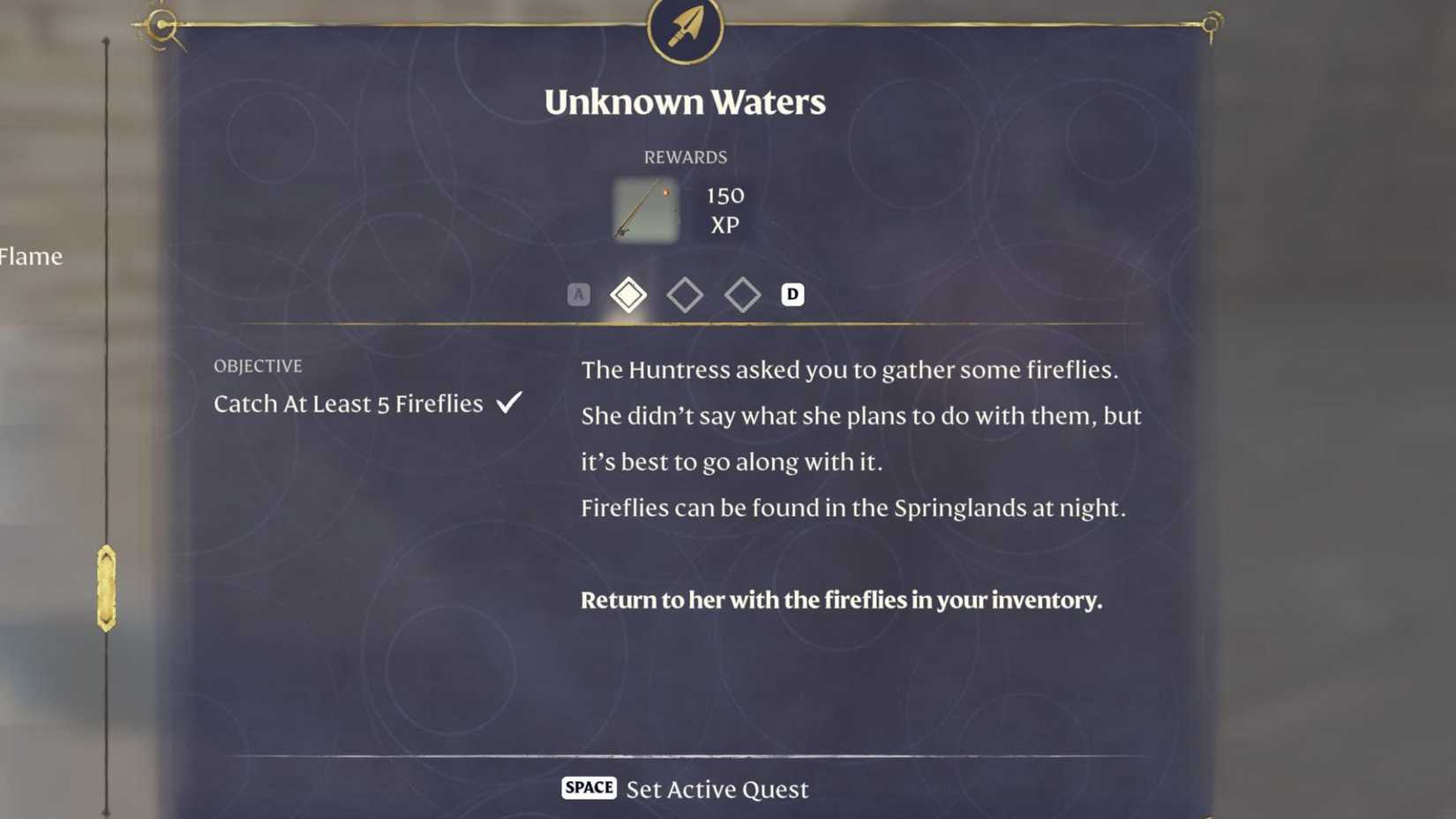Select the highlighted first quest diamond marker
The image size is (1456, 819).
pyautogui.click(x=628, y=294)
